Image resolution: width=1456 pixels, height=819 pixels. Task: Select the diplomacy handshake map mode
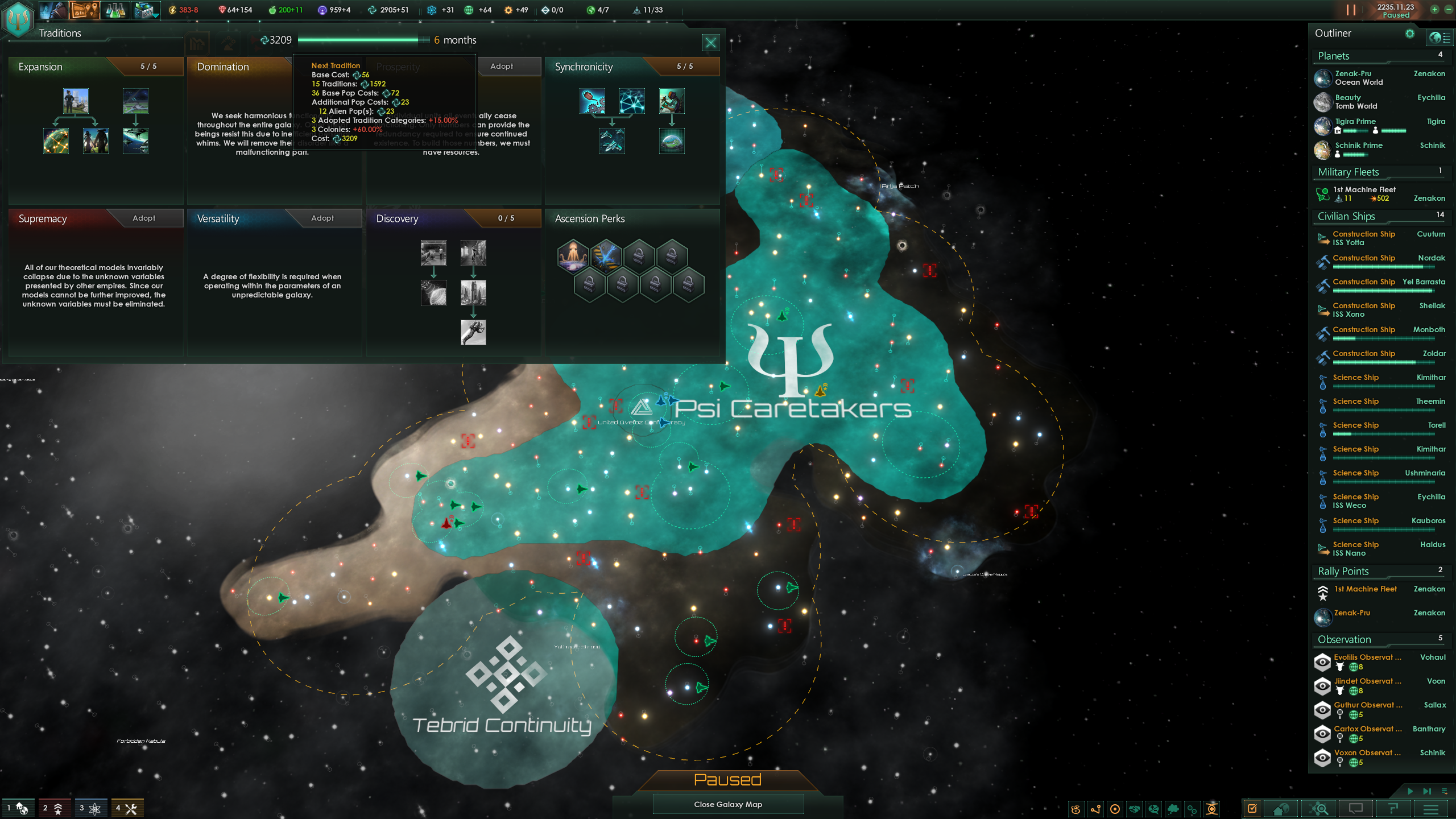pyautogui.click(x=1135, y=808)
